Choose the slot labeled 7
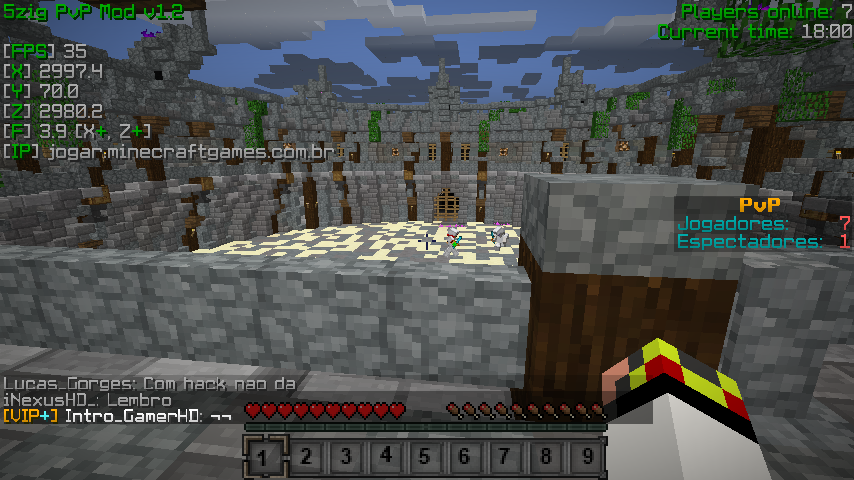 505,457
